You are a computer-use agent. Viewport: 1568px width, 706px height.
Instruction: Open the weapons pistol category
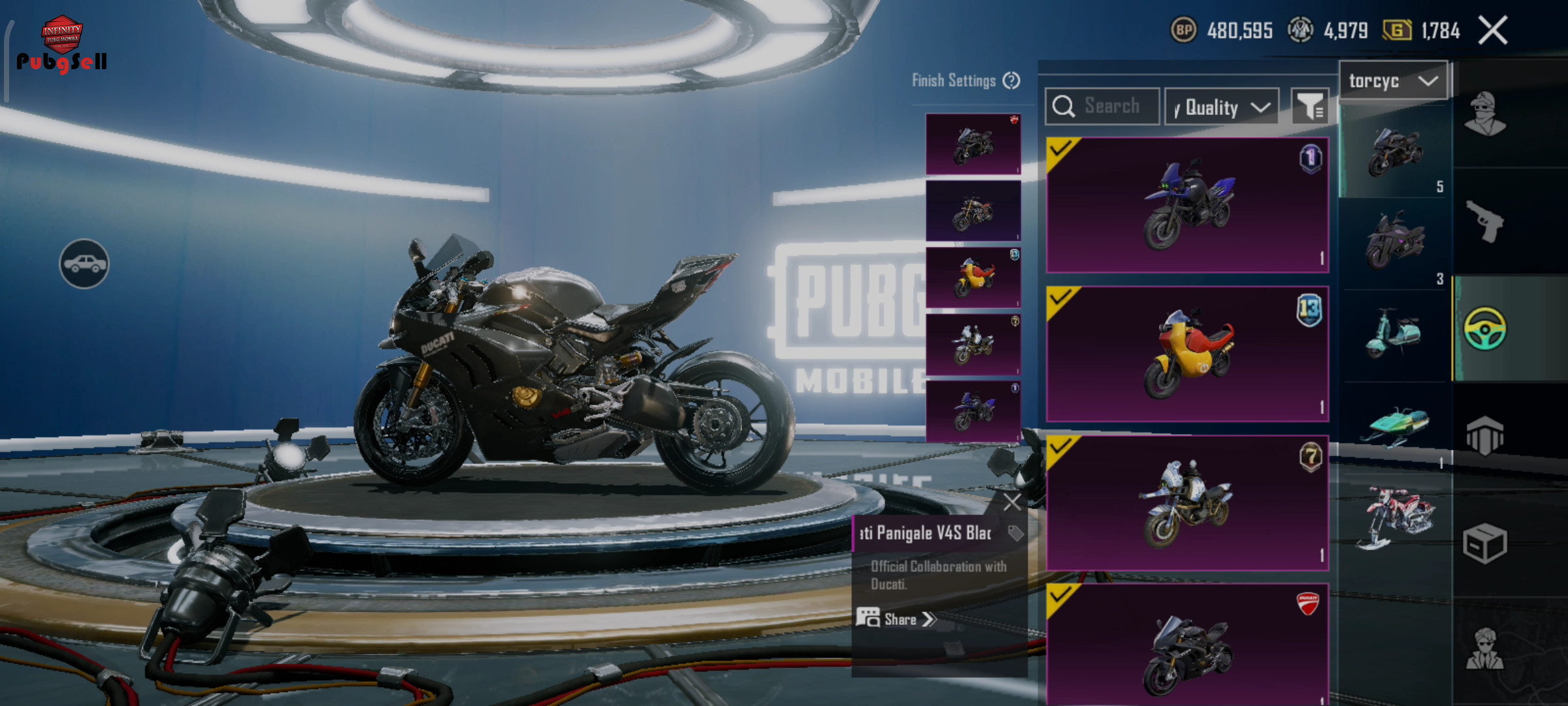(1486, 221)
